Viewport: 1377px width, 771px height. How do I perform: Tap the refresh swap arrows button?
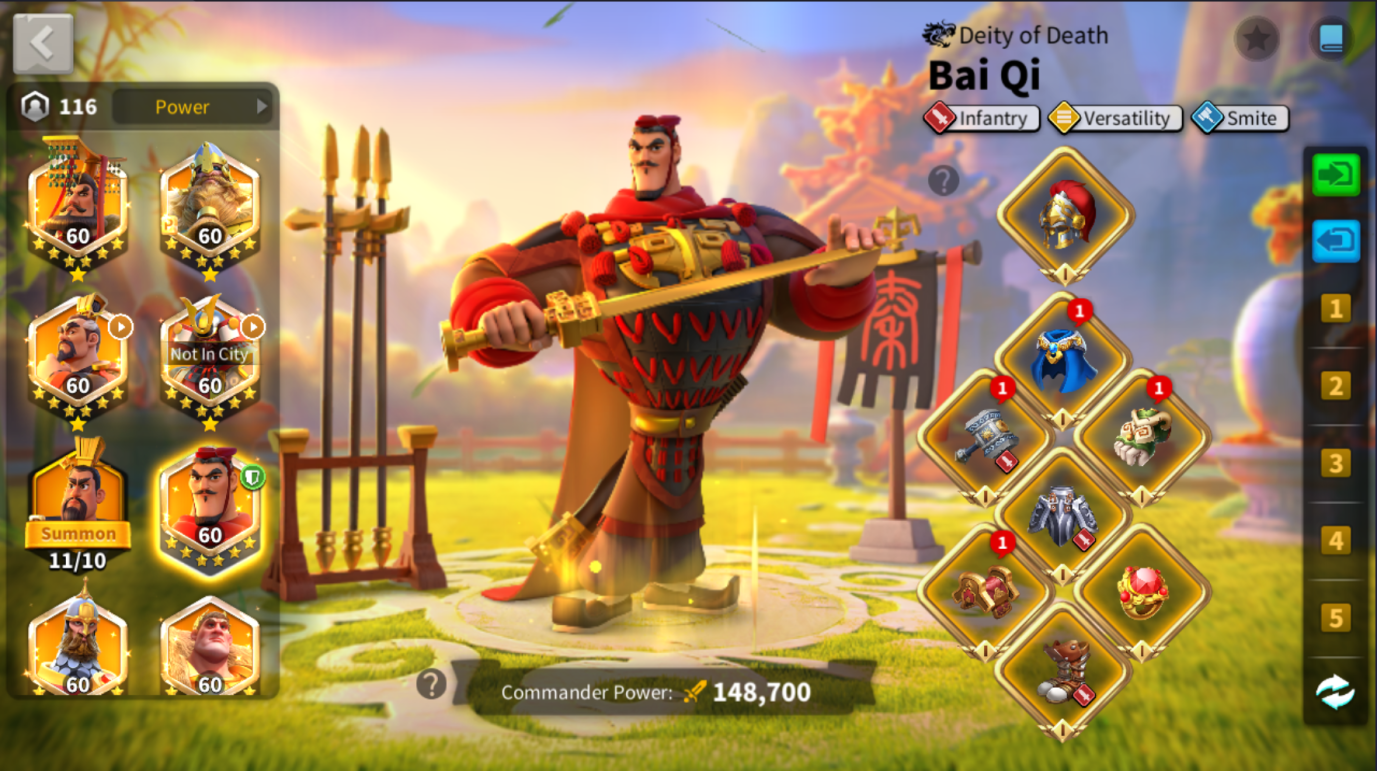[1335, 692]
